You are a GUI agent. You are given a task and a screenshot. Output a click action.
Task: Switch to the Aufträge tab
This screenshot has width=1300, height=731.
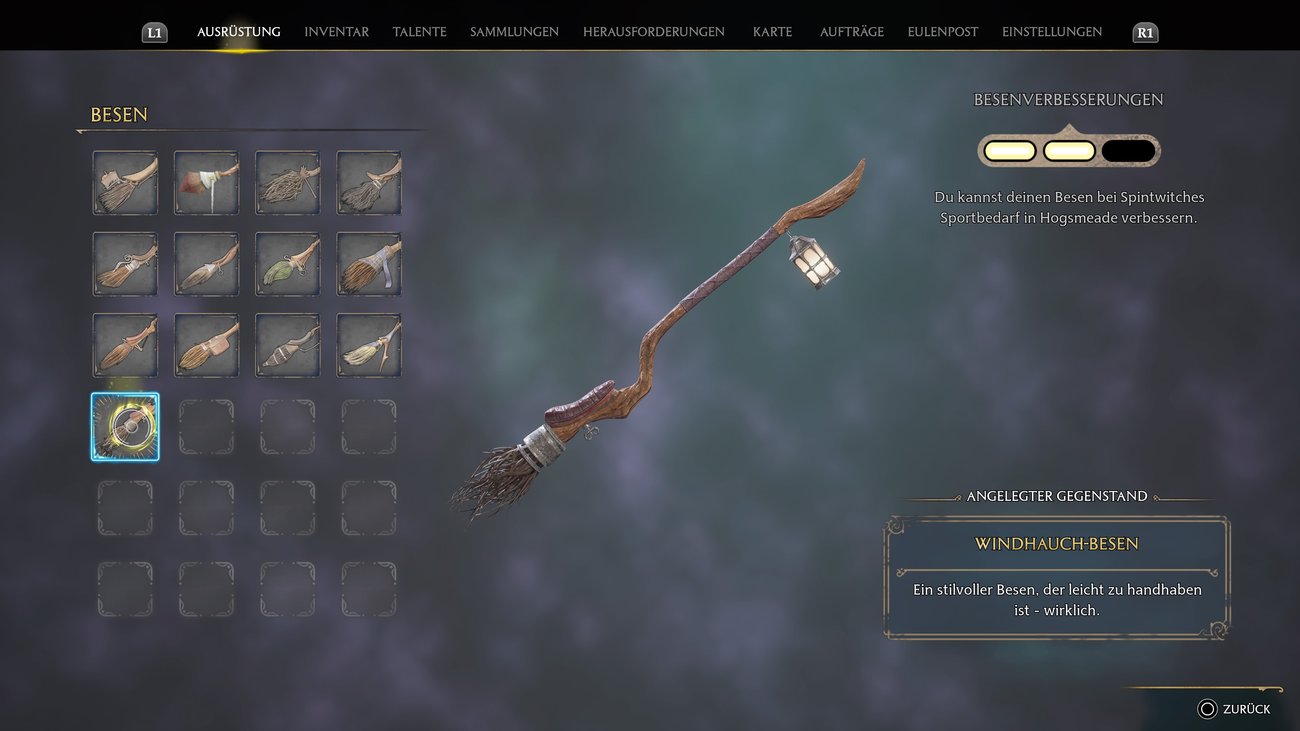point(851,32)
